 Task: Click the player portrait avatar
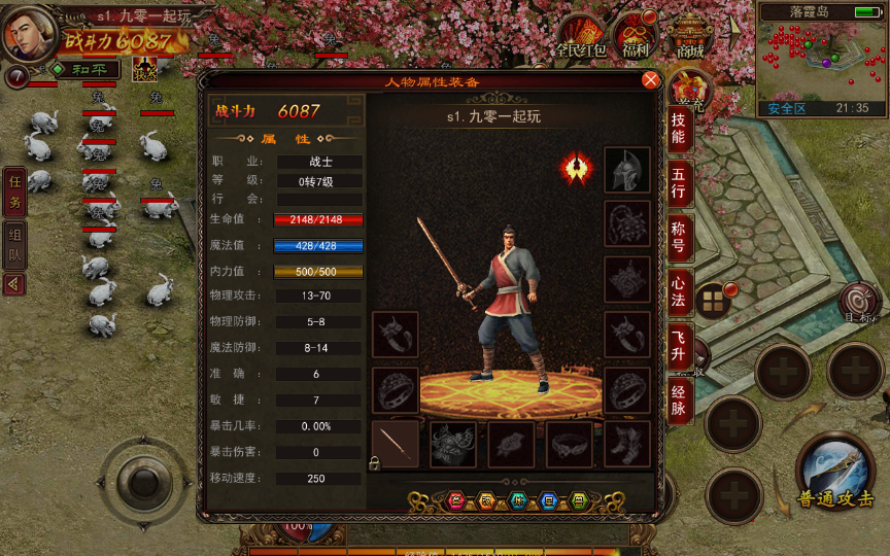pos(29,34)
